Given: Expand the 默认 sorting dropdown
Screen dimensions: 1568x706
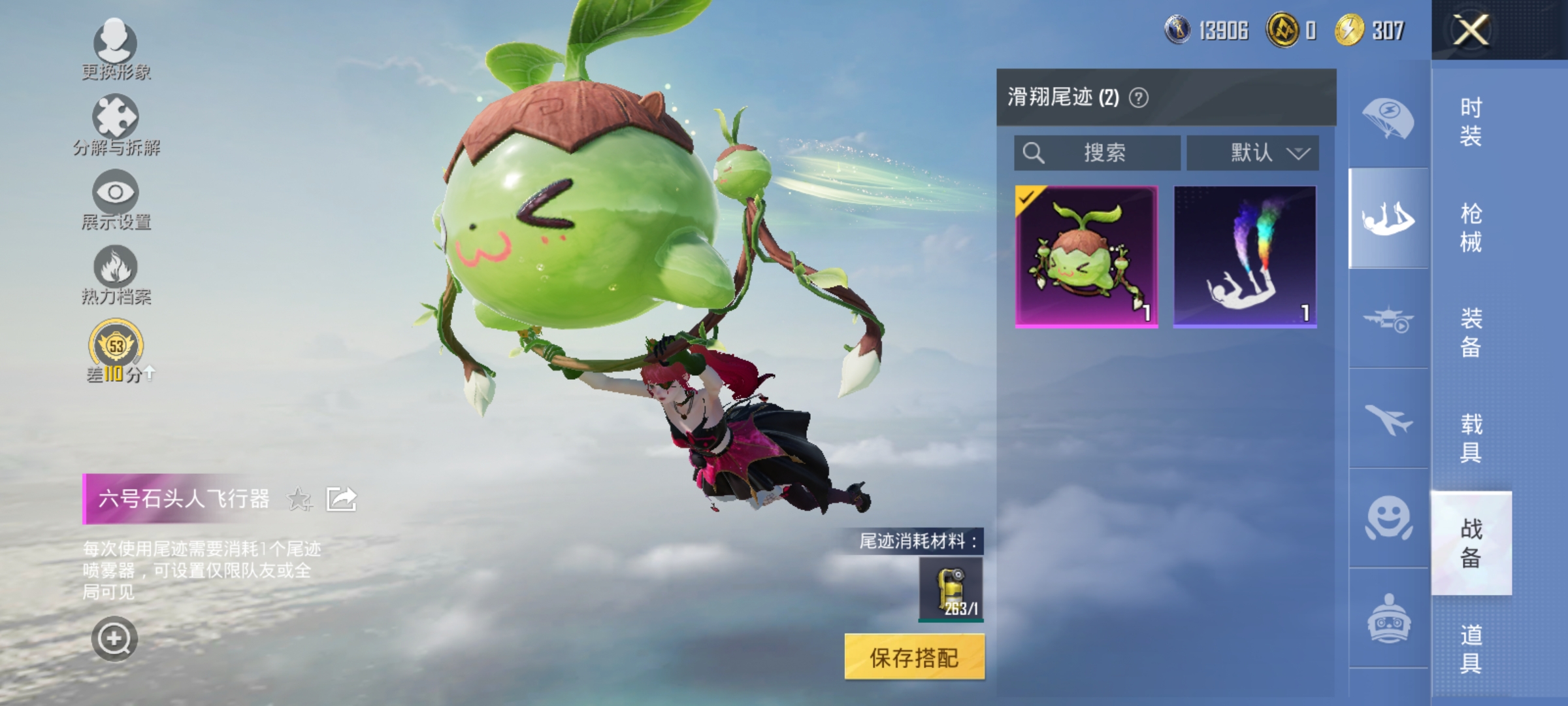Looking at the screenshot, I should pyautogui.click(x=1251, y=153).
